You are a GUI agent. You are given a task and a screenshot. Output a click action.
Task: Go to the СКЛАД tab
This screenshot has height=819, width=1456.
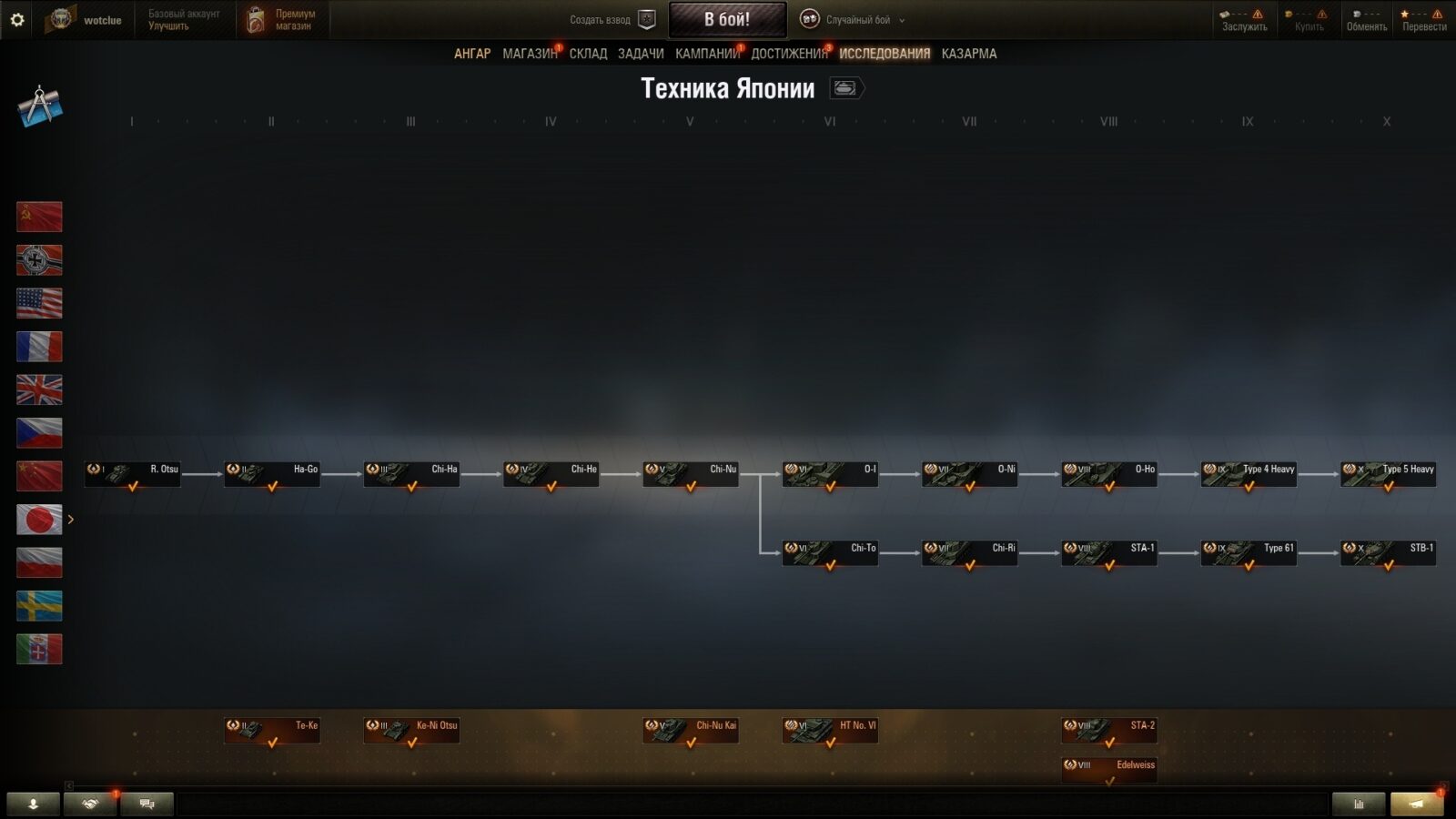tap(588, 54)
